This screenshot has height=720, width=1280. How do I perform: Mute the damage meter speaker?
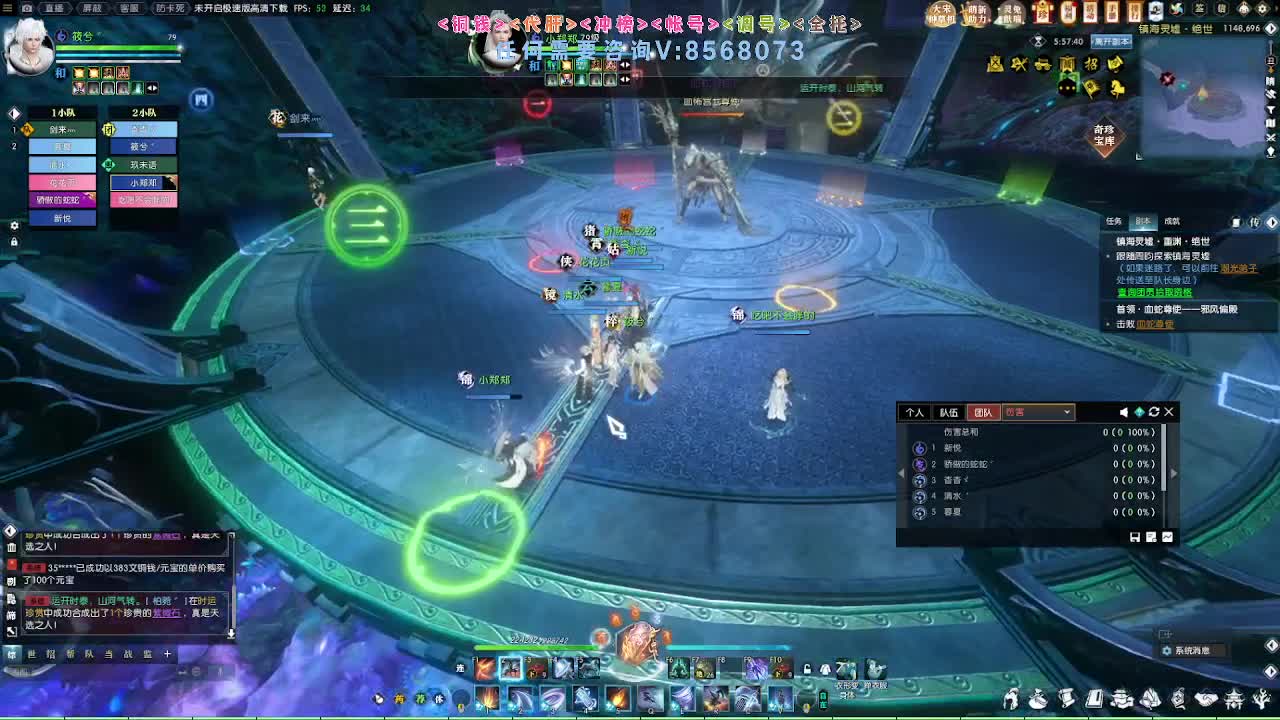point(1124,412)
